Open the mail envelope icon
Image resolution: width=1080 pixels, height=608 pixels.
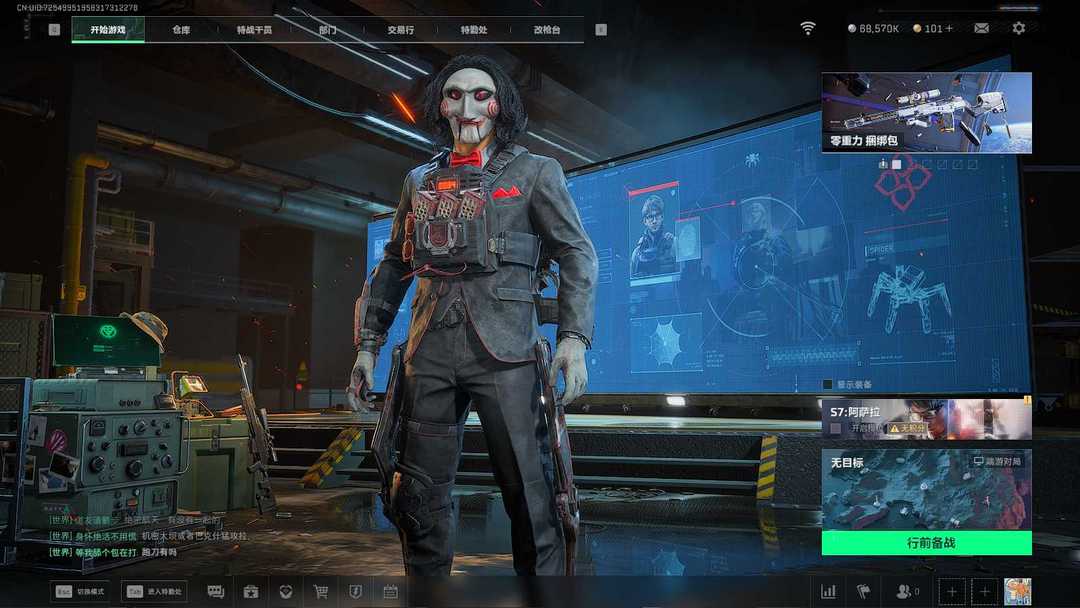click(982, 28)
